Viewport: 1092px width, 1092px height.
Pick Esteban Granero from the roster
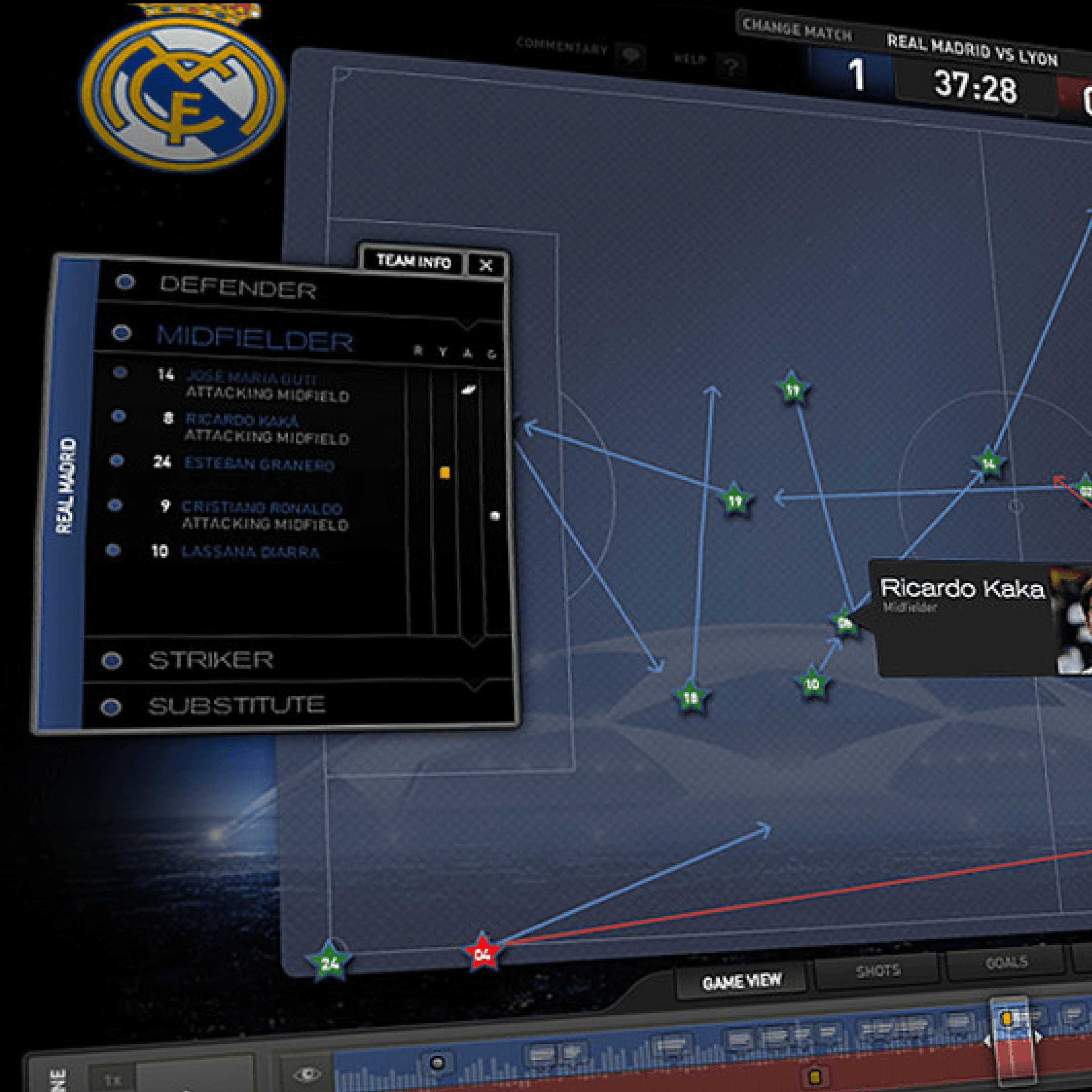point(259,464)
